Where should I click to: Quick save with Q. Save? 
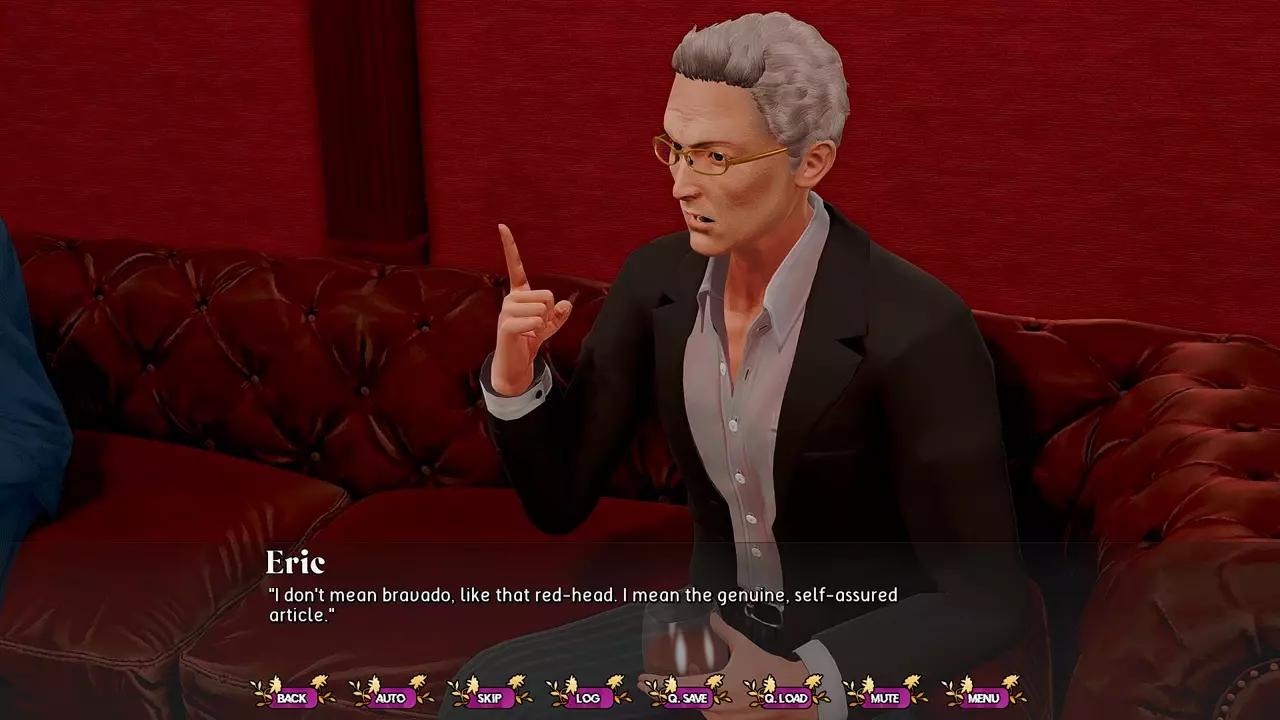tap(687, 697)
